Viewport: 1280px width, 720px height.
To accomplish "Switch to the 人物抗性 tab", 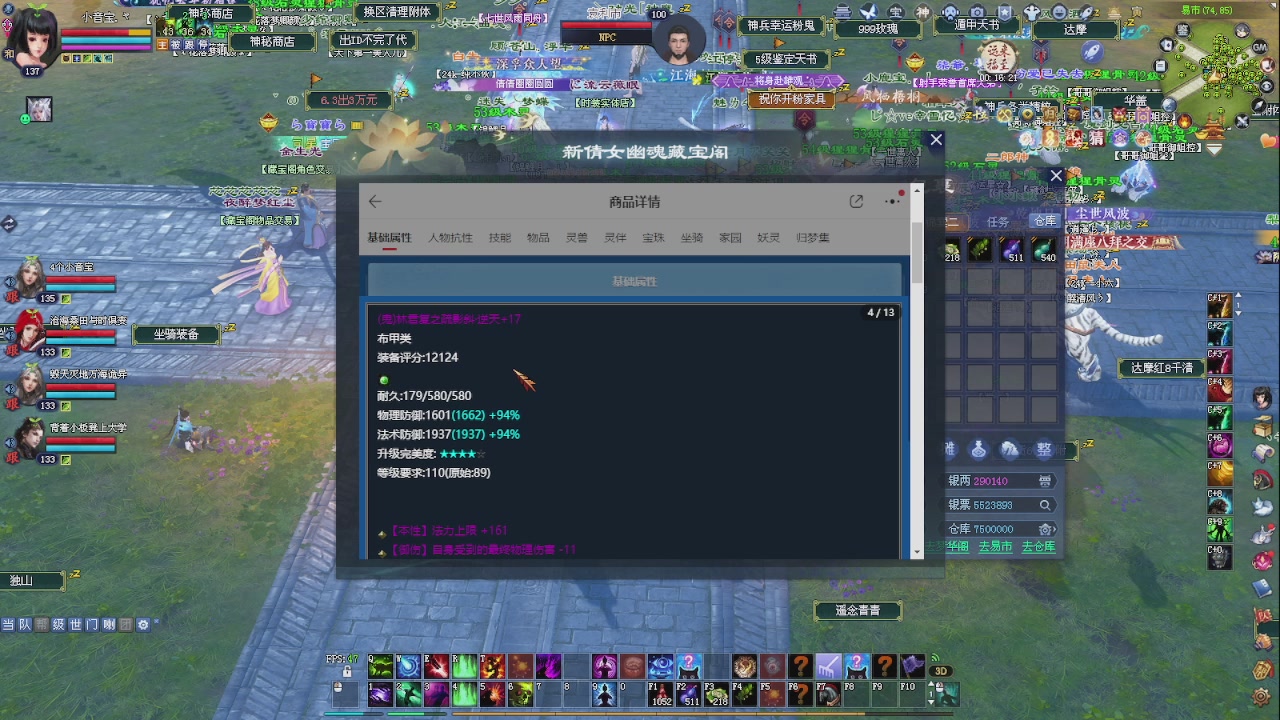I will 450,237.
